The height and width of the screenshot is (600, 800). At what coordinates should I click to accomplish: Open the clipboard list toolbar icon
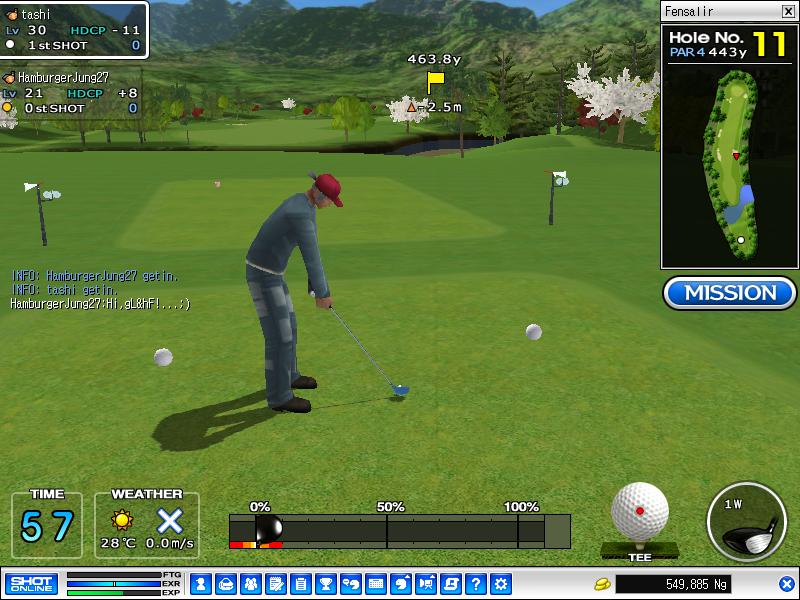click(x=300, y=584)
